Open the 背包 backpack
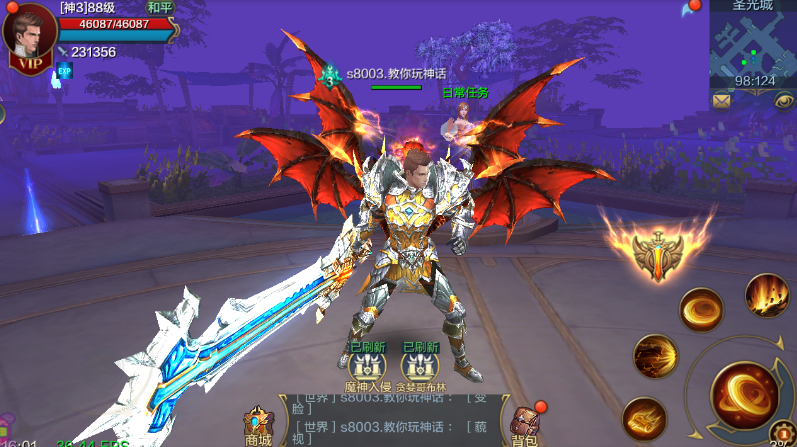Viewport: 797px width, 447px height. click(x=525, y=426)
